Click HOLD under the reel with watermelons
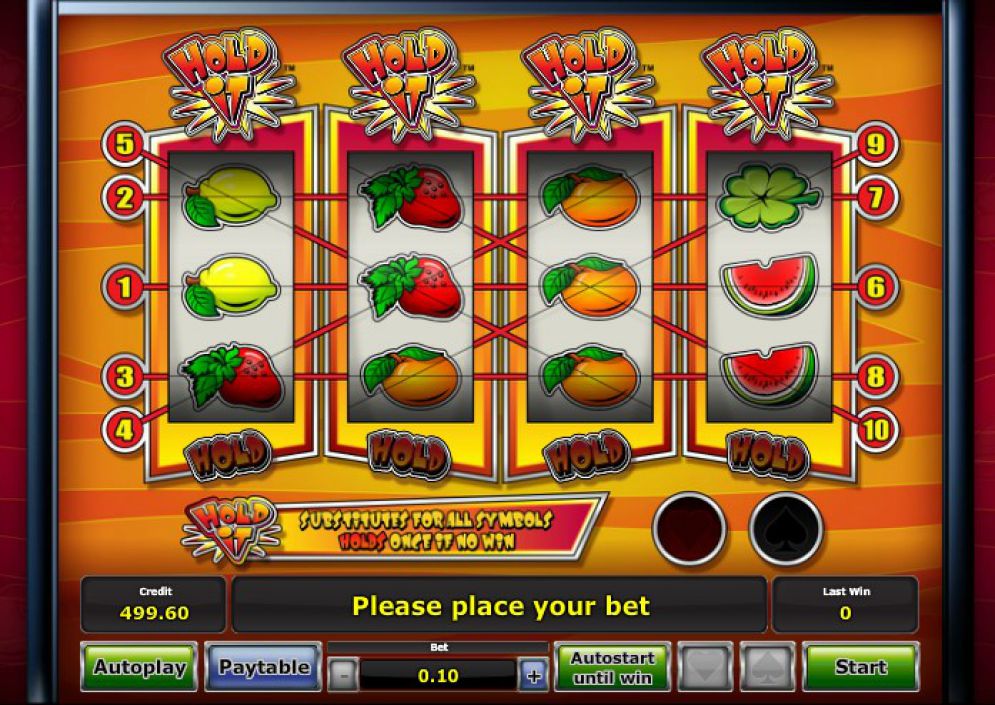Viewport: 995px width, 705px height. pos(768,455)
